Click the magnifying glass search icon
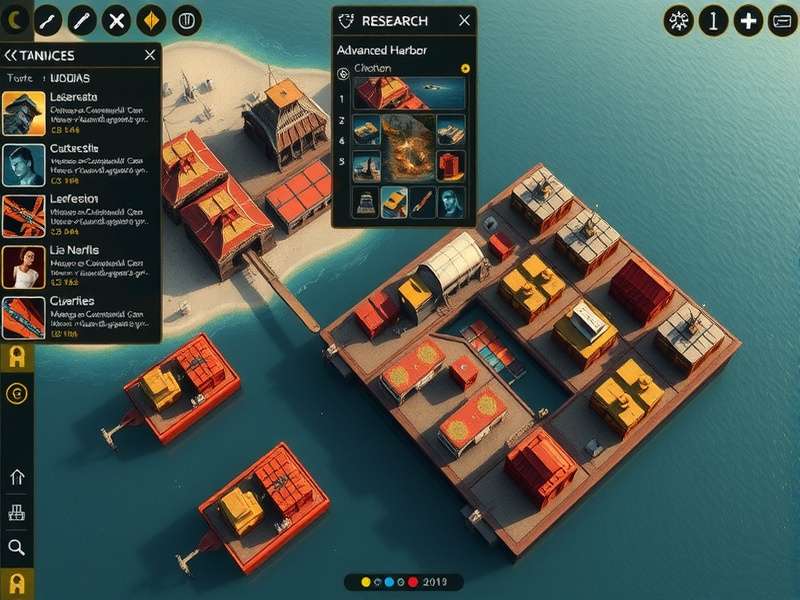Viewport: 800px width, 600px height. (16, 546)
